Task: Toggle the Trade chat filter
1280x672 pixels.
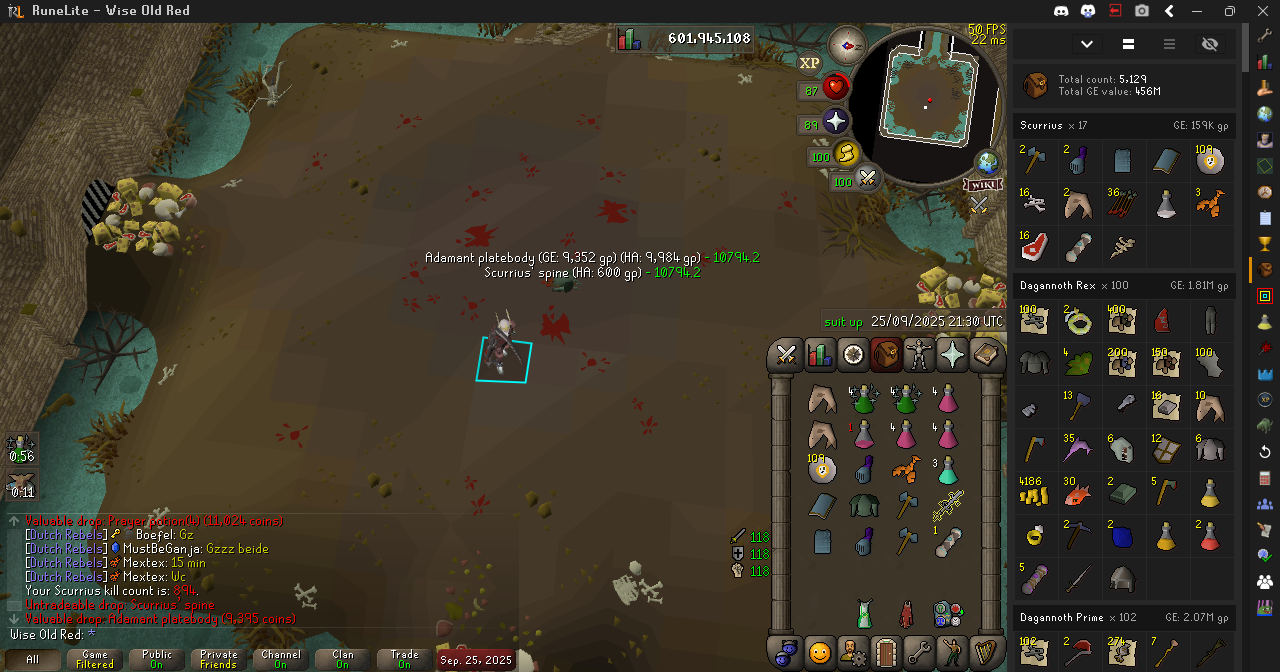Action: [404, 660]
